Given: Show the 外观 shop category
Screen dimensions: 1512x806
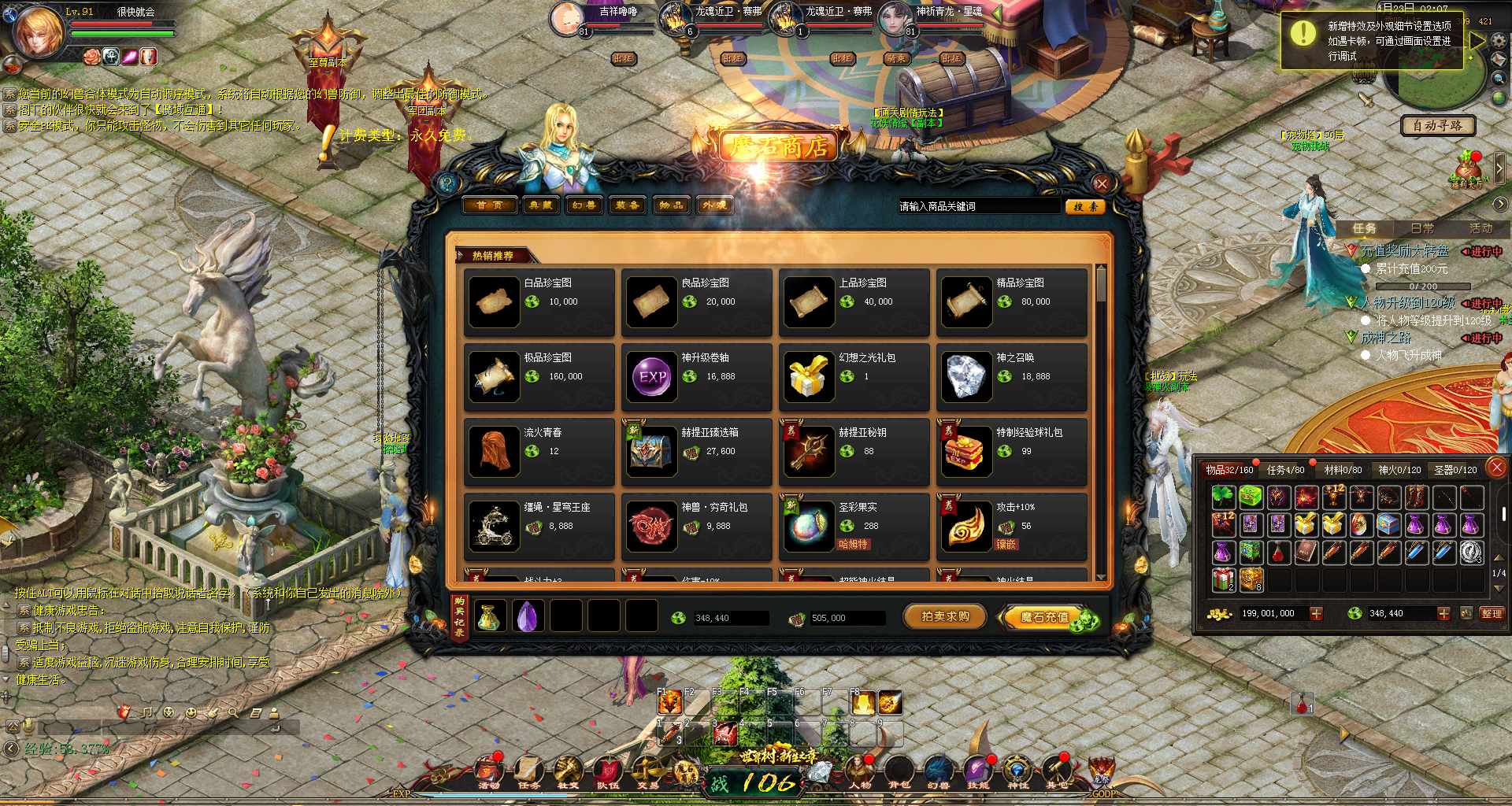Looking at the screenshot, I should (x=714, y=205).
